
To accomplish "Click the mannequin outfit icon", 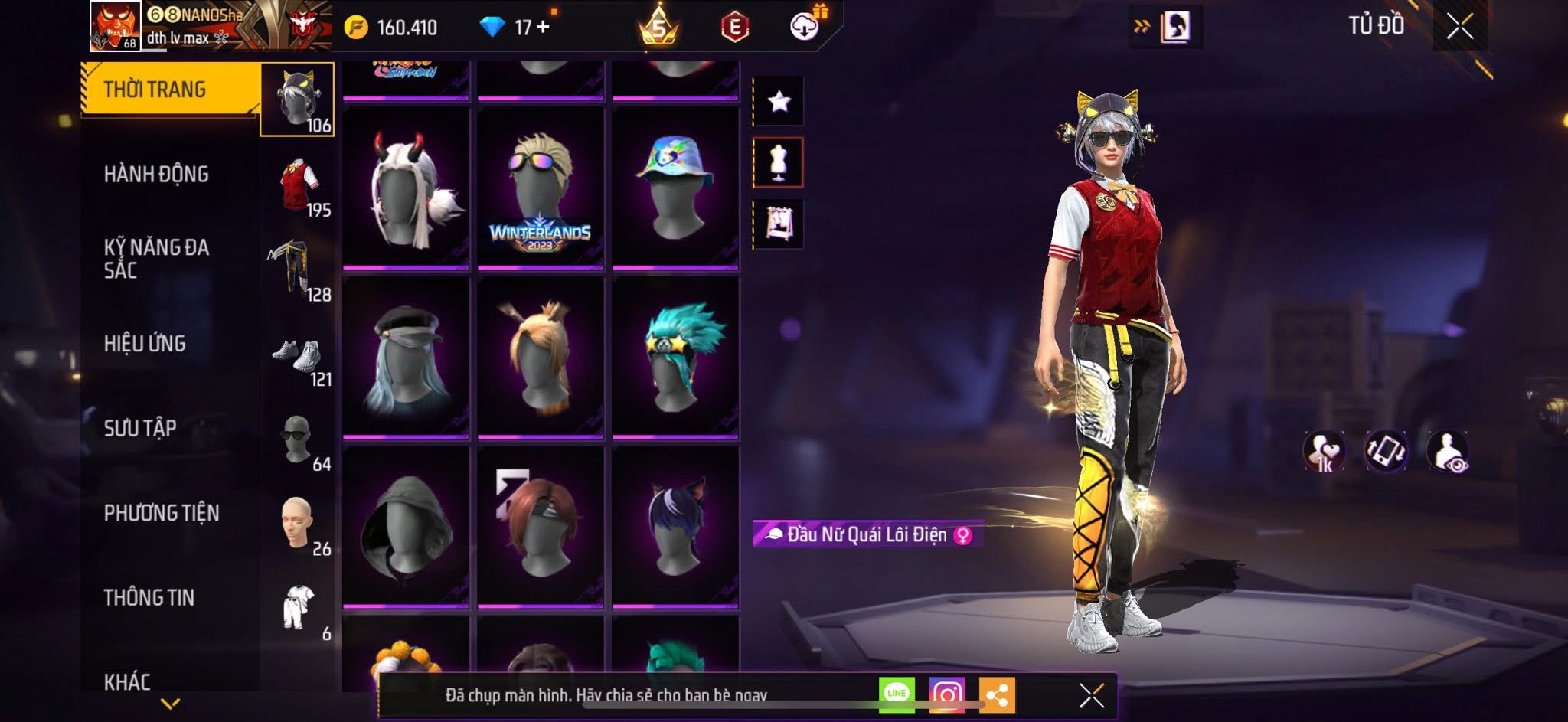I will [779, 162].
